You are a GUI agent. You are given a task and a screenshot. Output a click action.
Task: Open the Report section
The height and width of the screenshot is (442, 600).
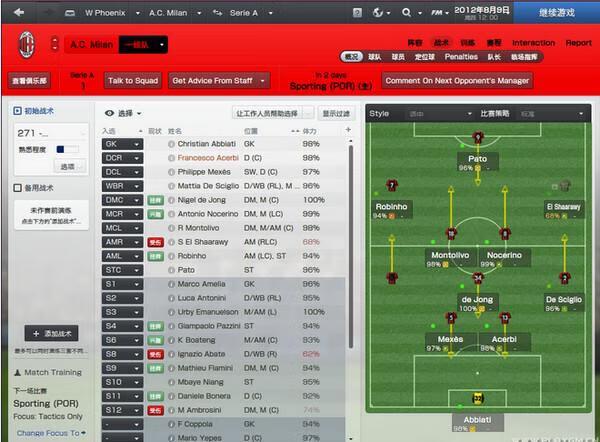coord(578,43)
